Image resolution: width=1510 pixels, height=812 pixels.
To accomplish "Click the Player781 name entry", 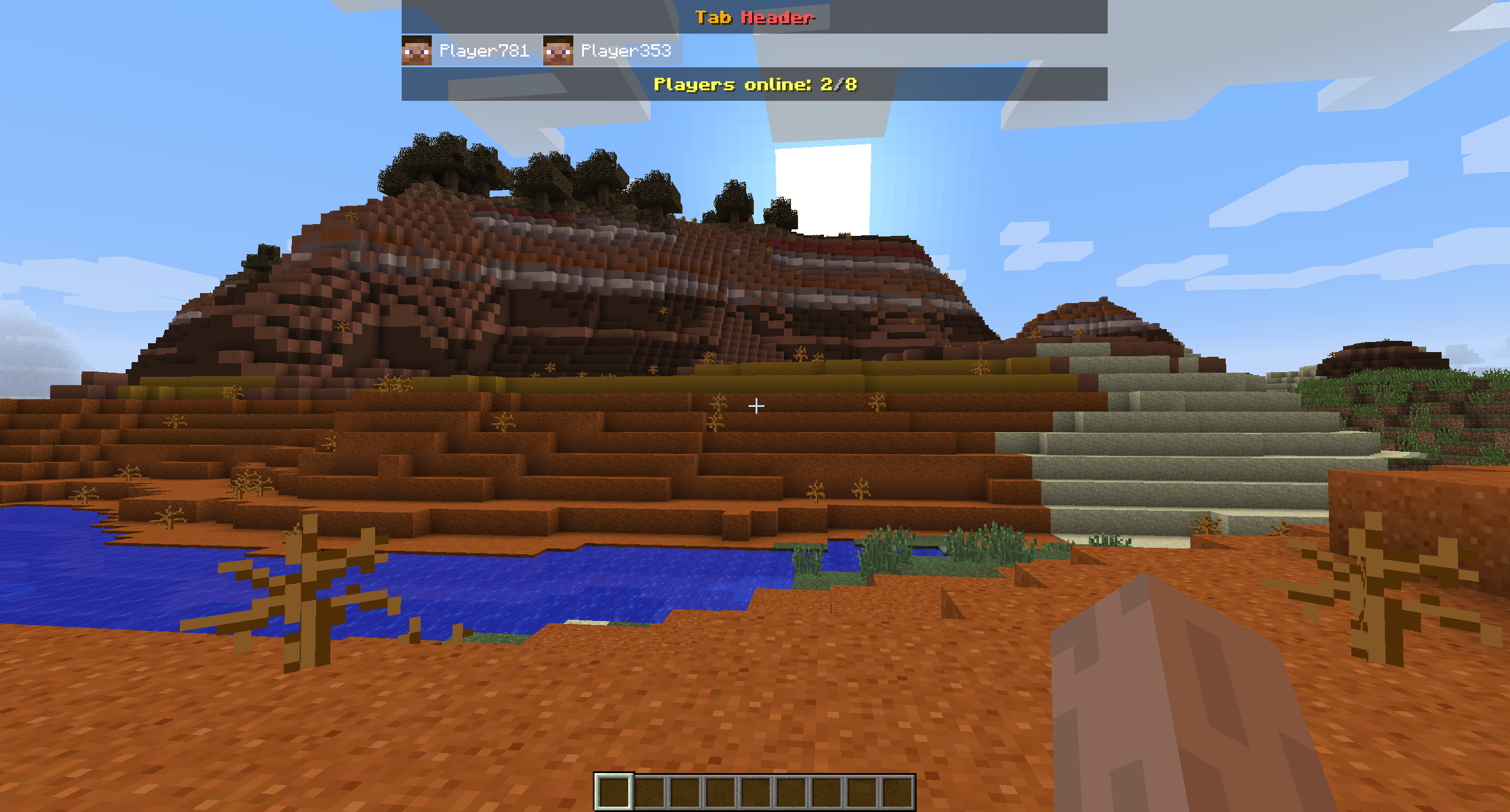I will 485,51.
